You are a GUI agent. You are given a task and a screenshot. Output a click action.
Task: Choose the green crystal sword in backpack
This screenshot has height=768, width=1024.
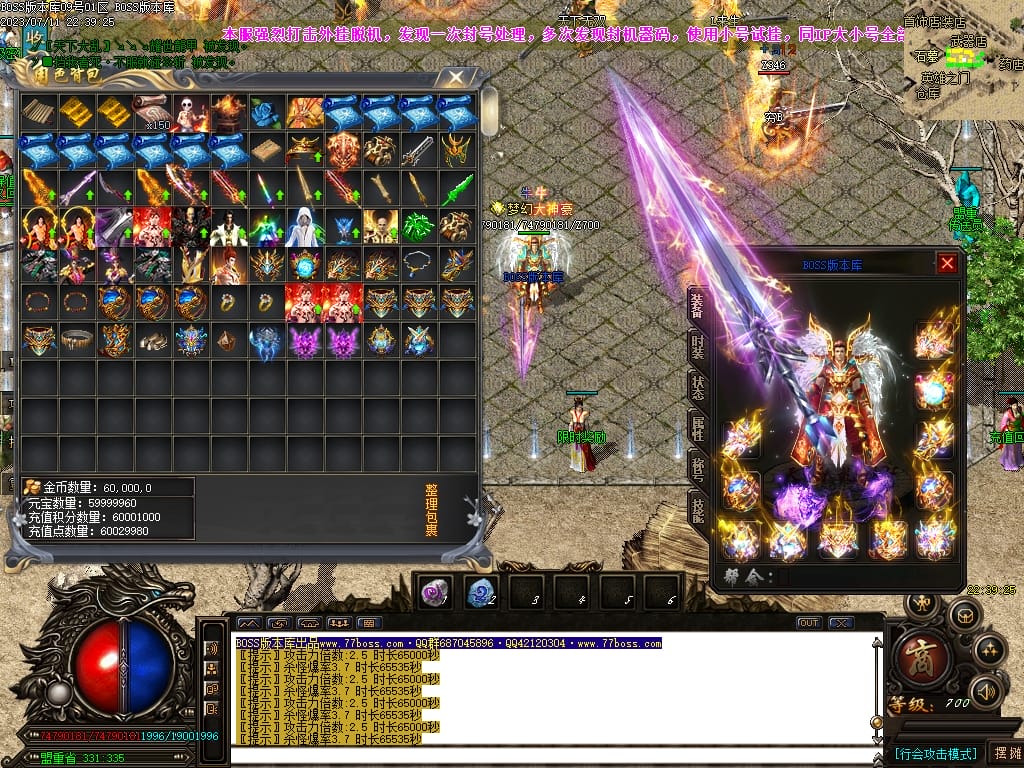[x=457, y=188]
